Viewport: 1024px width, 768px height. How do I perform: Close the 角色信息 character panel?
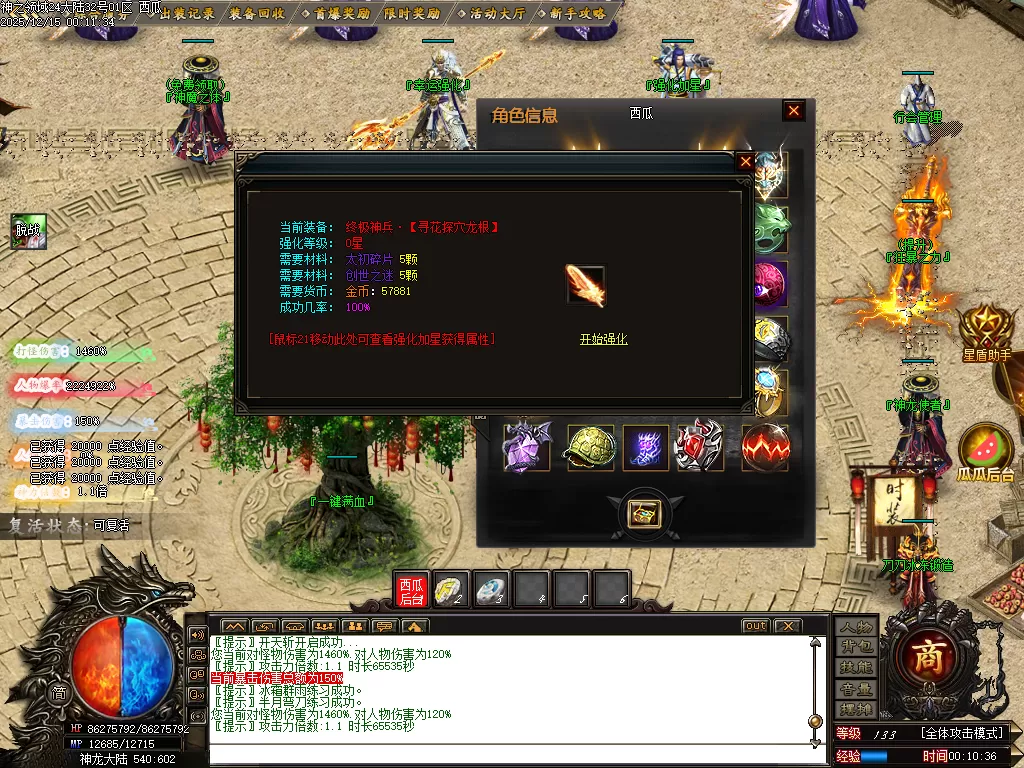[794, 111]
